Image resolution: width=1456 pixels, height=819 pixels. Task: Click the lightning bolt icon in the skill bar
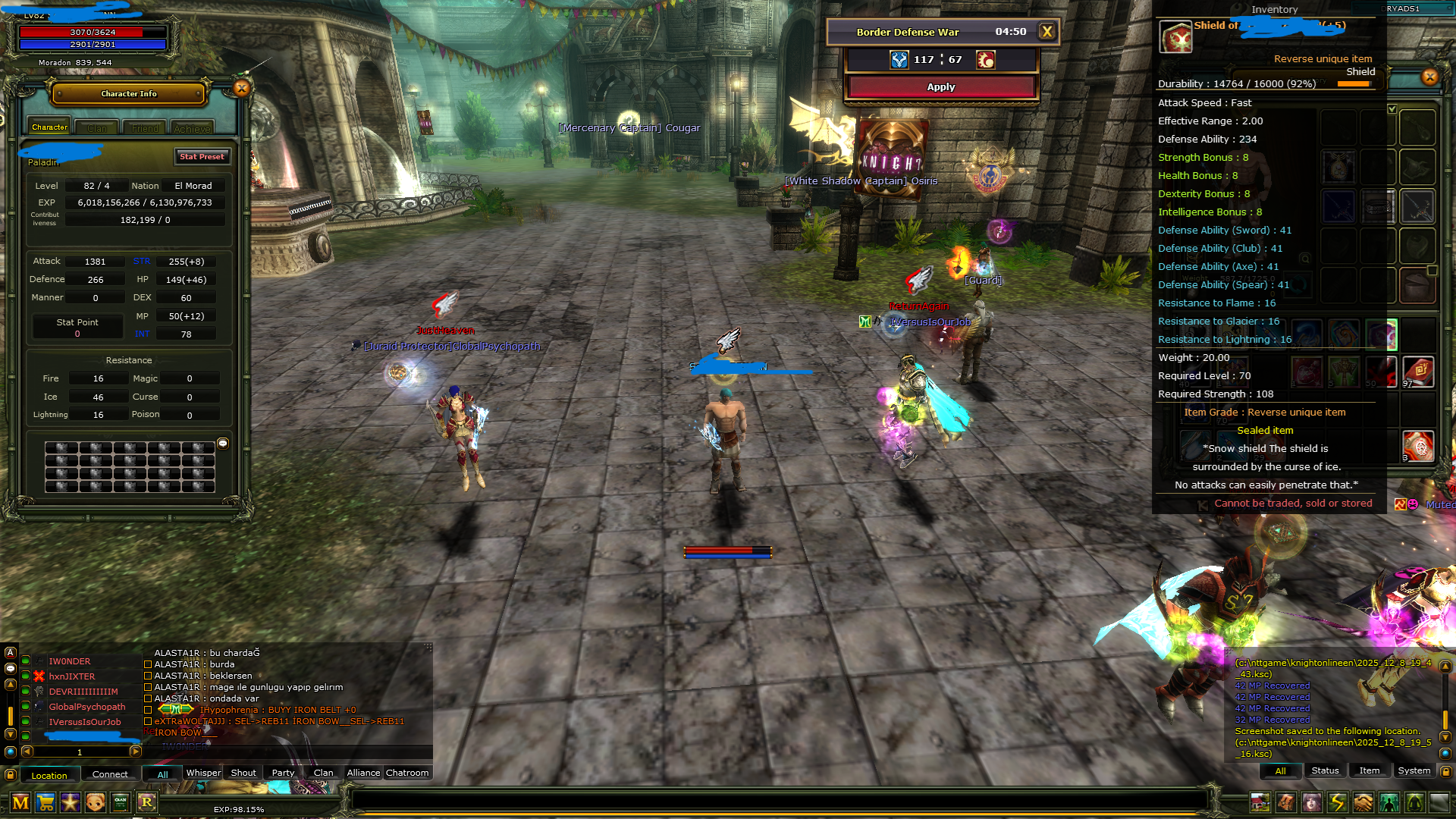coord(1337,802)
